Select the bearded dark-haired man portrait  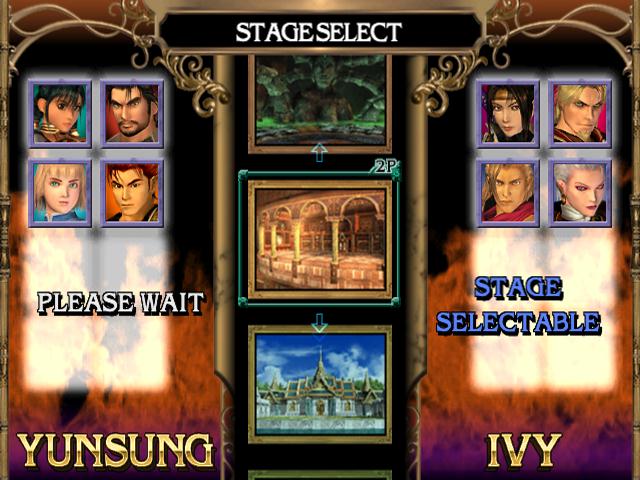[x=132, y=114]
